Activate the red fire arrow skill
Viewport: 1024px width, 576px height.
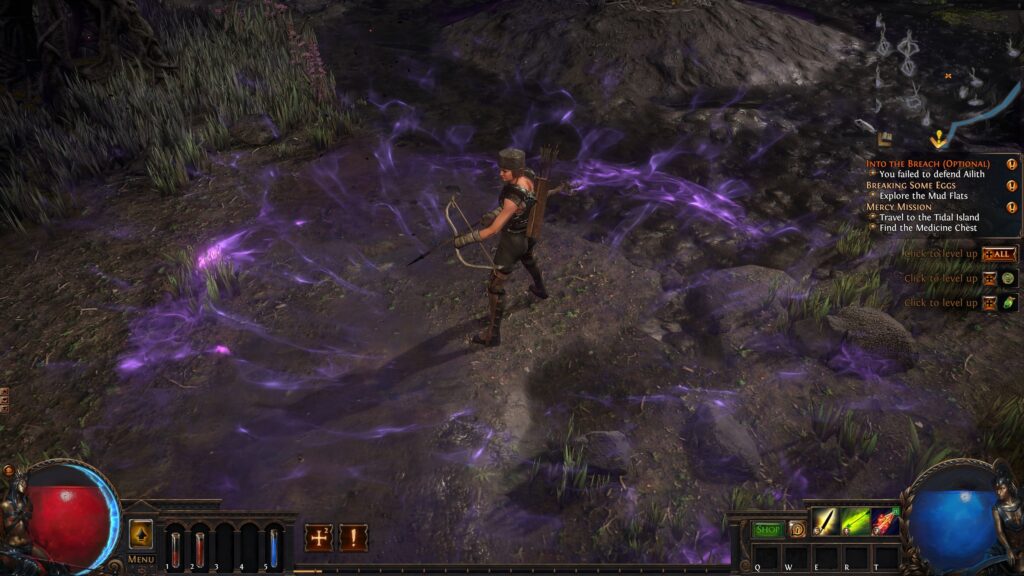point(885,521)
